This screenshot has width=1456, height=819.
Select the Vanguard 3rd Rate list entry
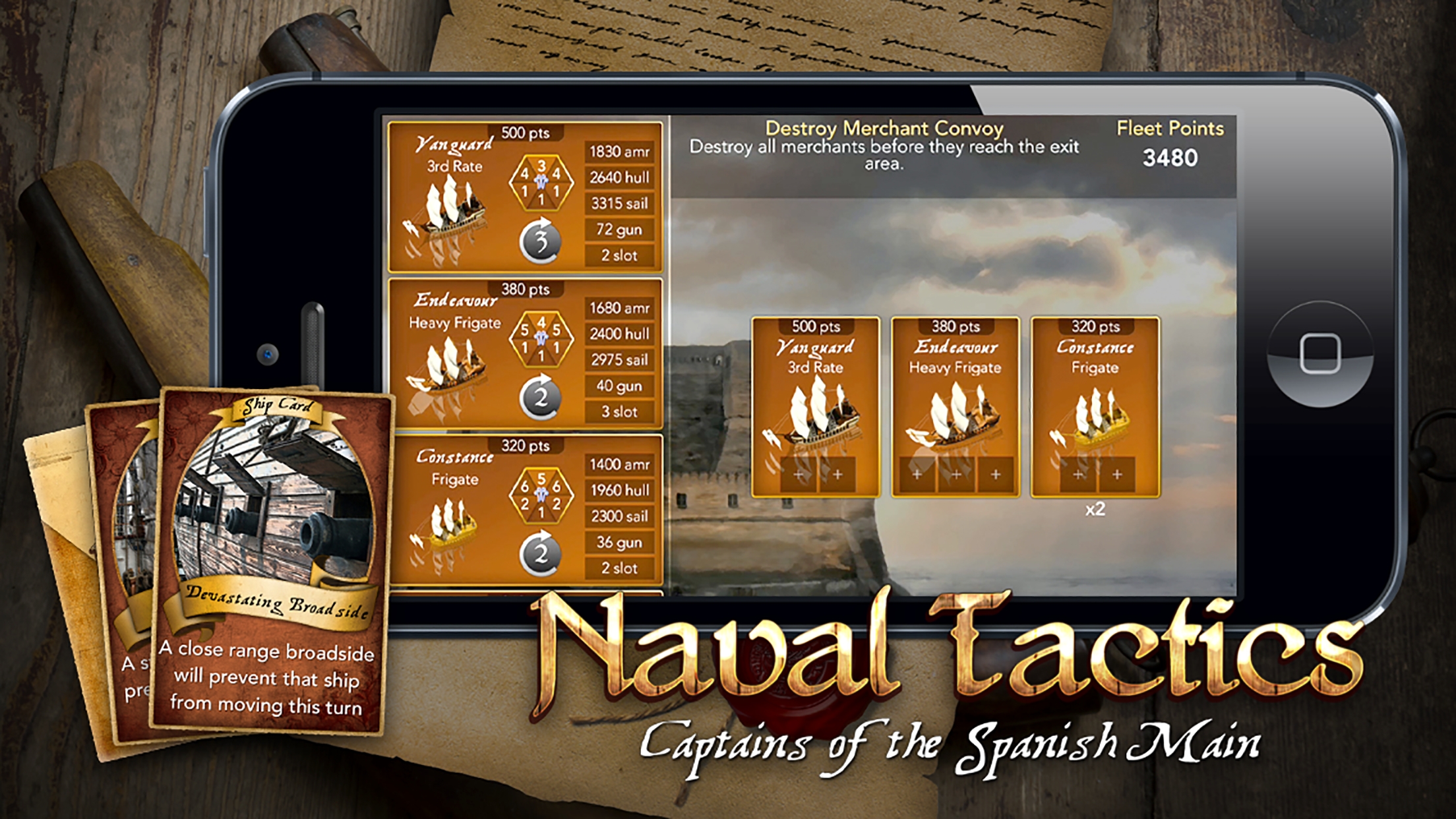tap(525, 197)
